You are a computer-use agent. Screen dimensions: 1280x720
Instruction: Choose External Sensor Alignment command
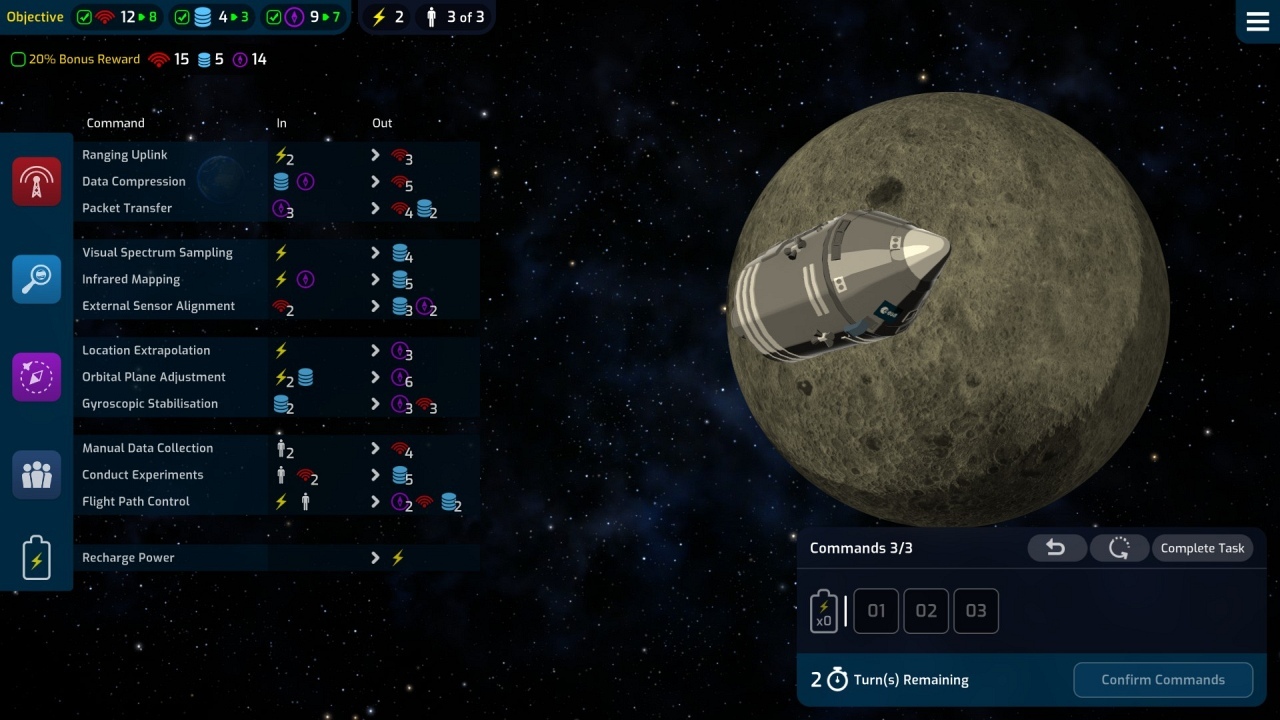(x=158, y=306)
